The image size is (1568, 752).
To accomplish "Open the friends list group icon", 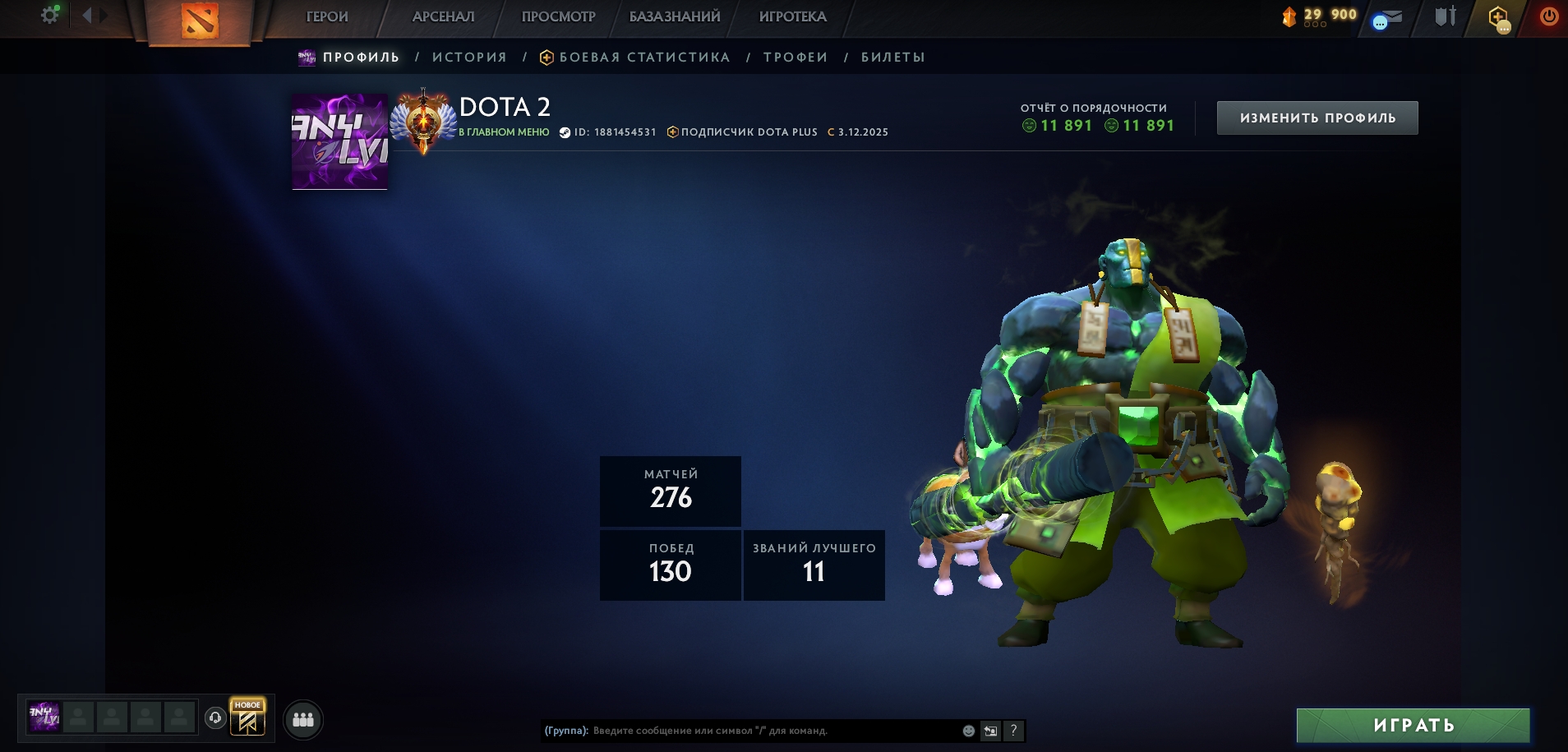I will 303,720.
